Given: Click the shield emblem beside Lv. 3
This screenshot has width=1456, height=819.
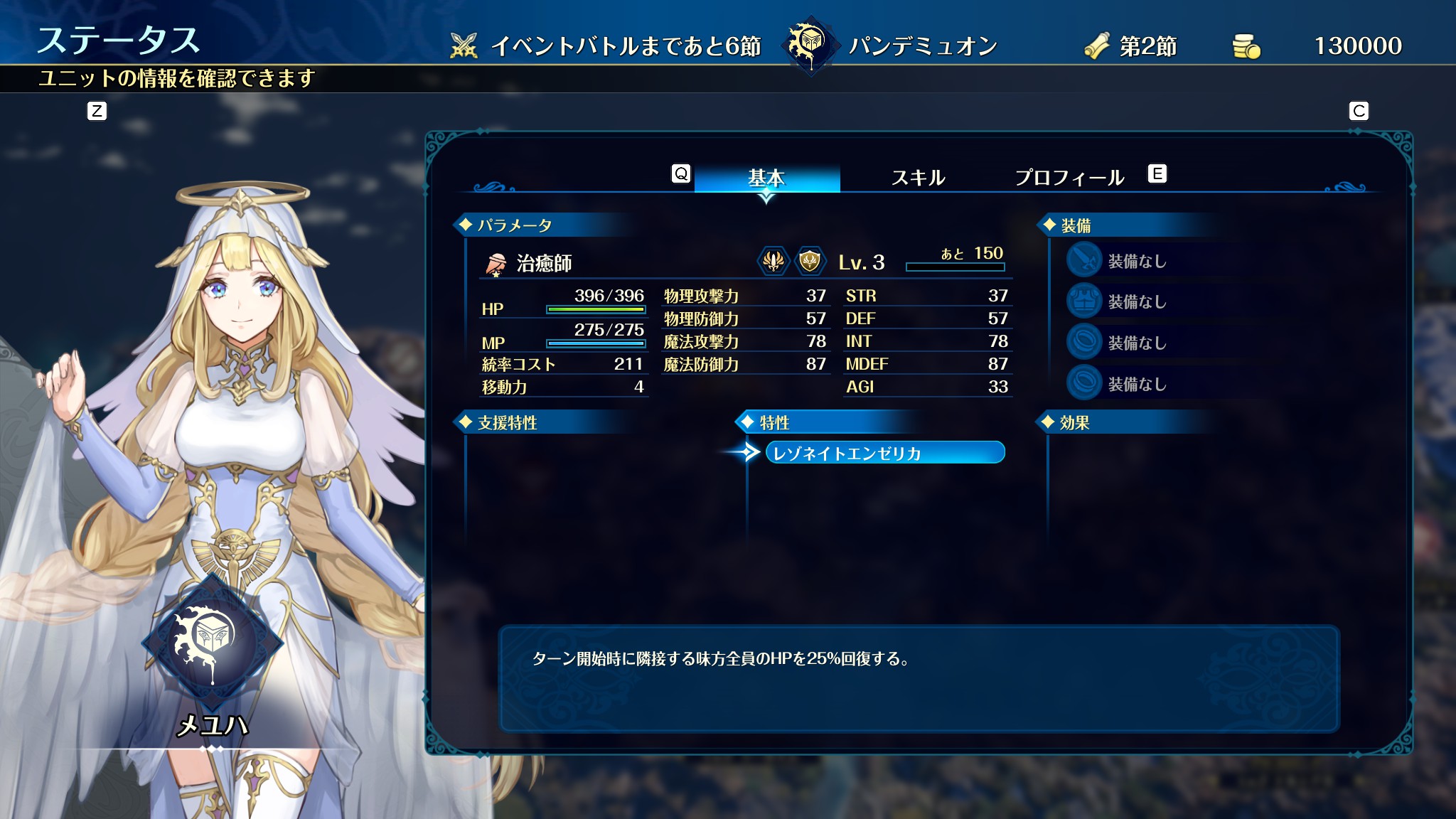Looking at the screenshot, I should click(809, 262).
